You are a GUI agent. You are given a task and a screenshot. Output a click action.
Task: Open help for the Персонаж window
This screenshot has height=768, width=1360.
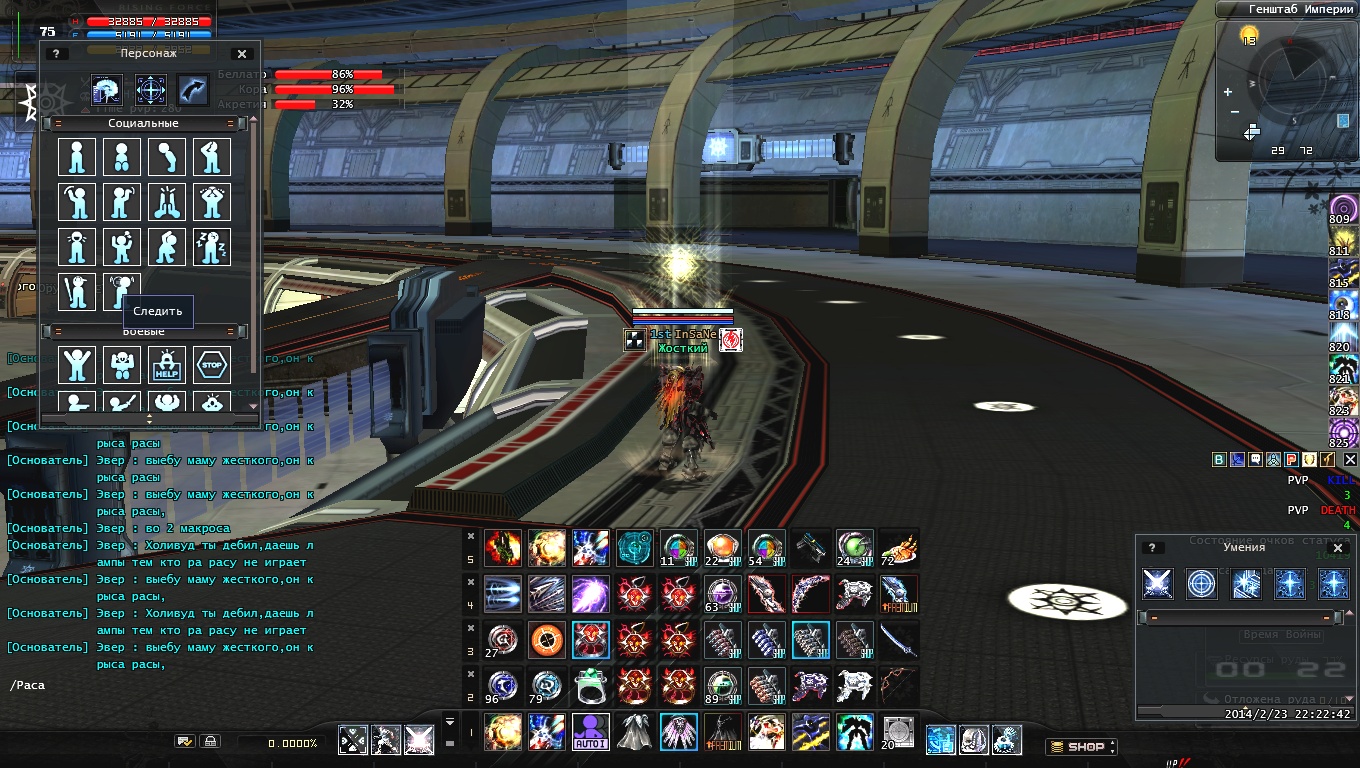point(55,54)
